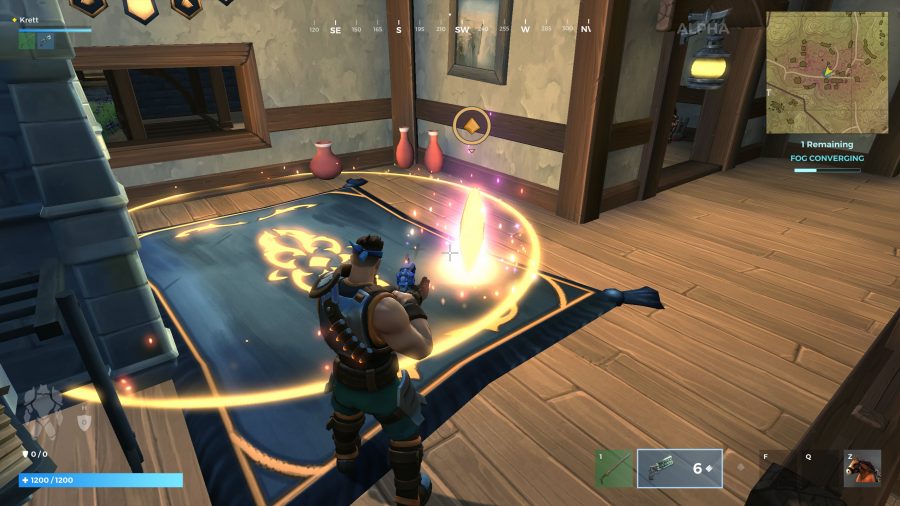Click the armor silhouette equipment display

[x=40, y=407]
